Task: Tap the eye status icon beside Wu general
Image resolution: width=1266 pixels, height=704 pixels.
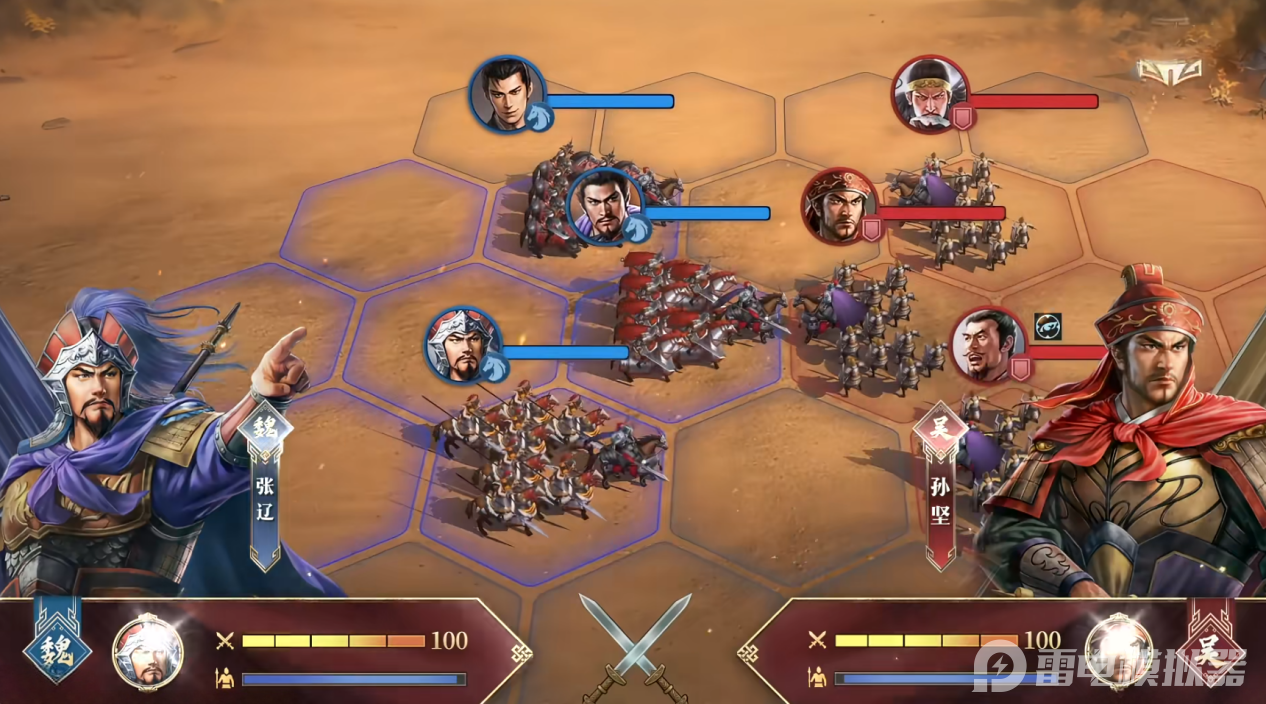Action: click(x=1047, y=326)
